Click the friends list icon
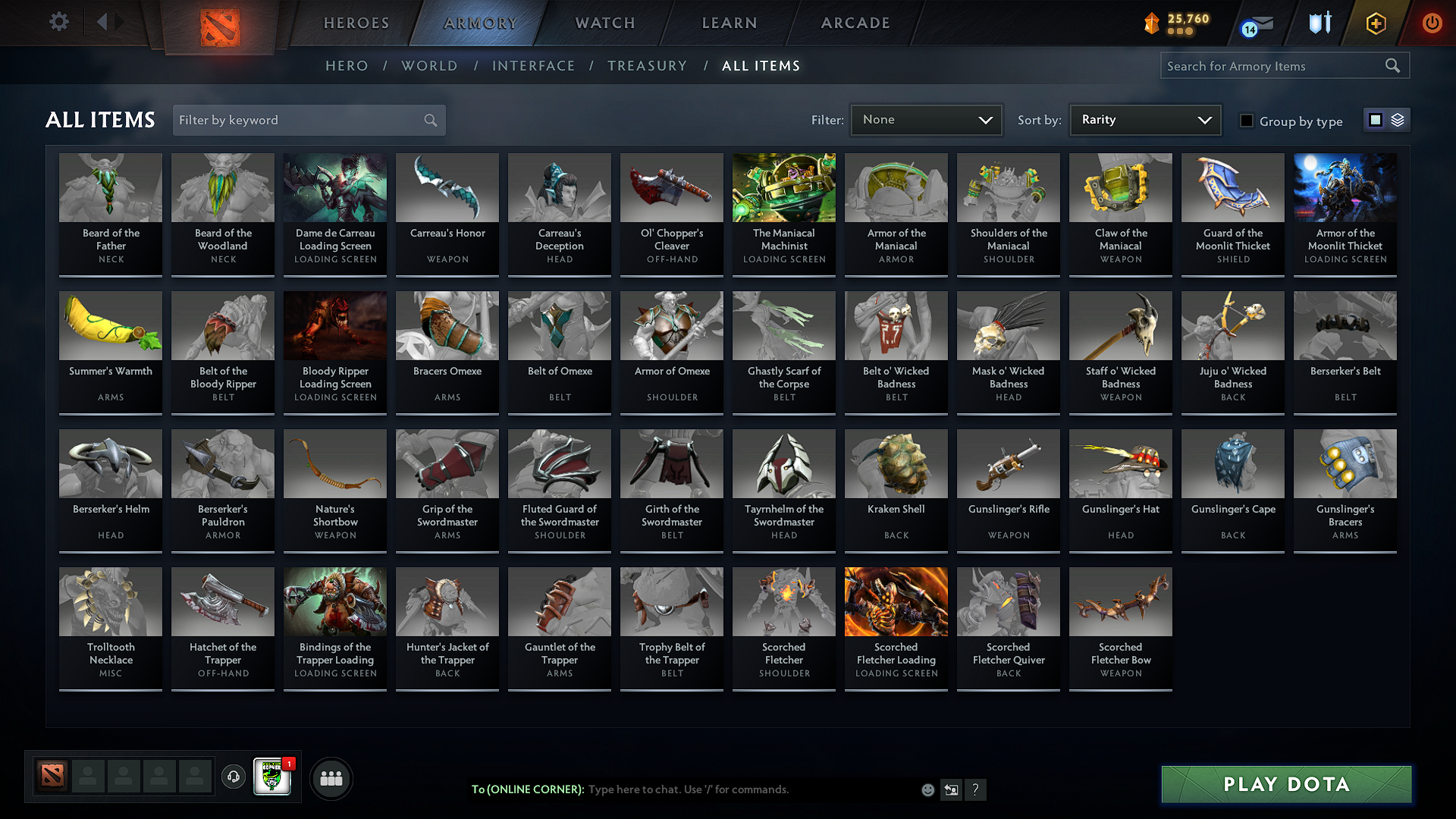Screen dimensions: 1456x819 click(330, 777)
